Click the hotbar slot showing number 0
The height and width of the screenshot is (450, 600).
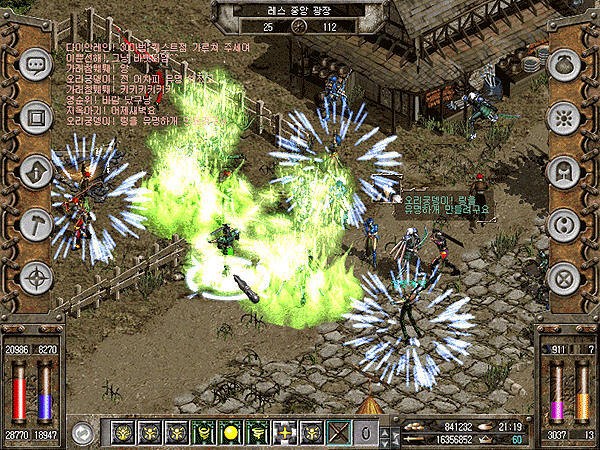[x=366, y=432]
